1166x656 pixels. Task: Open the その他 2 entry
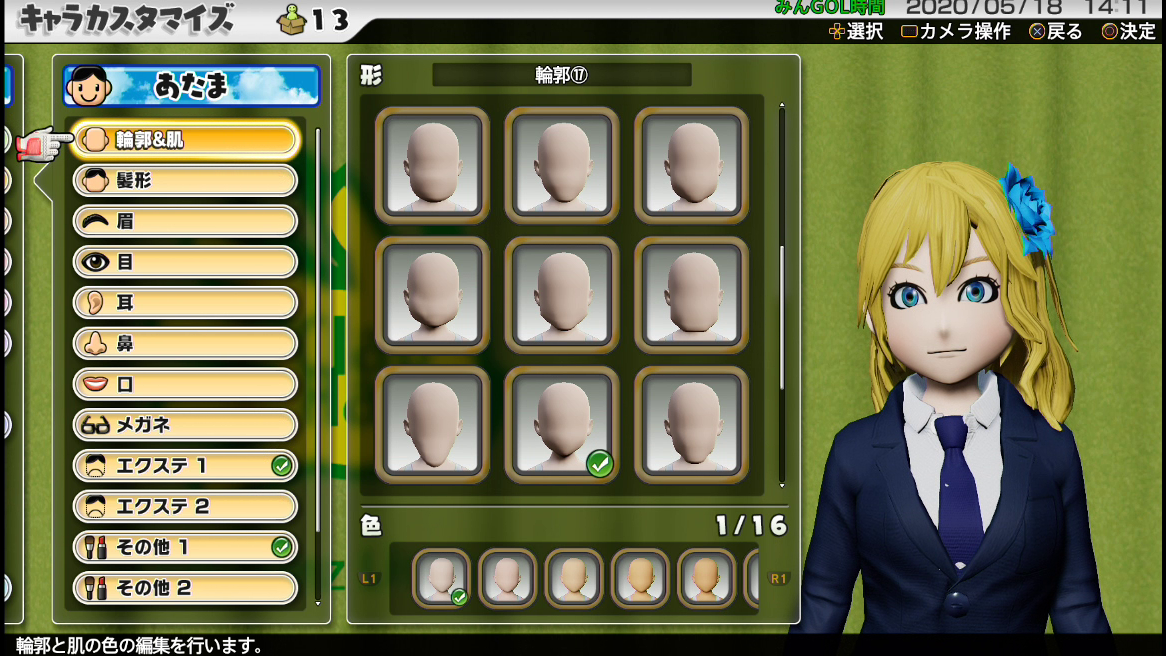tap(186, 588)
